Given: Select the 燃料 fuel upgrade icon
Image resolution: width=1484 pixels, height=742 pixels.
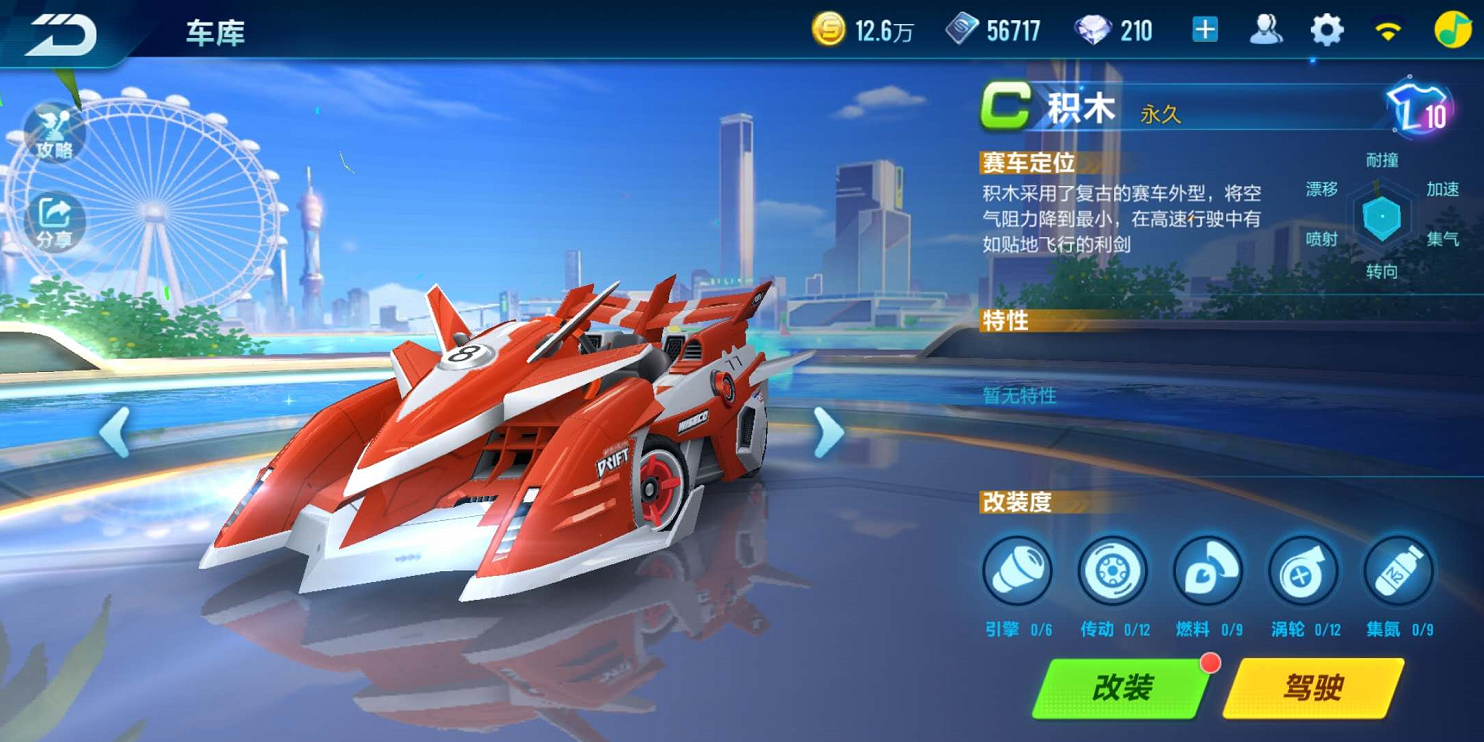Looking at the screenshot, I should pos(1207,572).
